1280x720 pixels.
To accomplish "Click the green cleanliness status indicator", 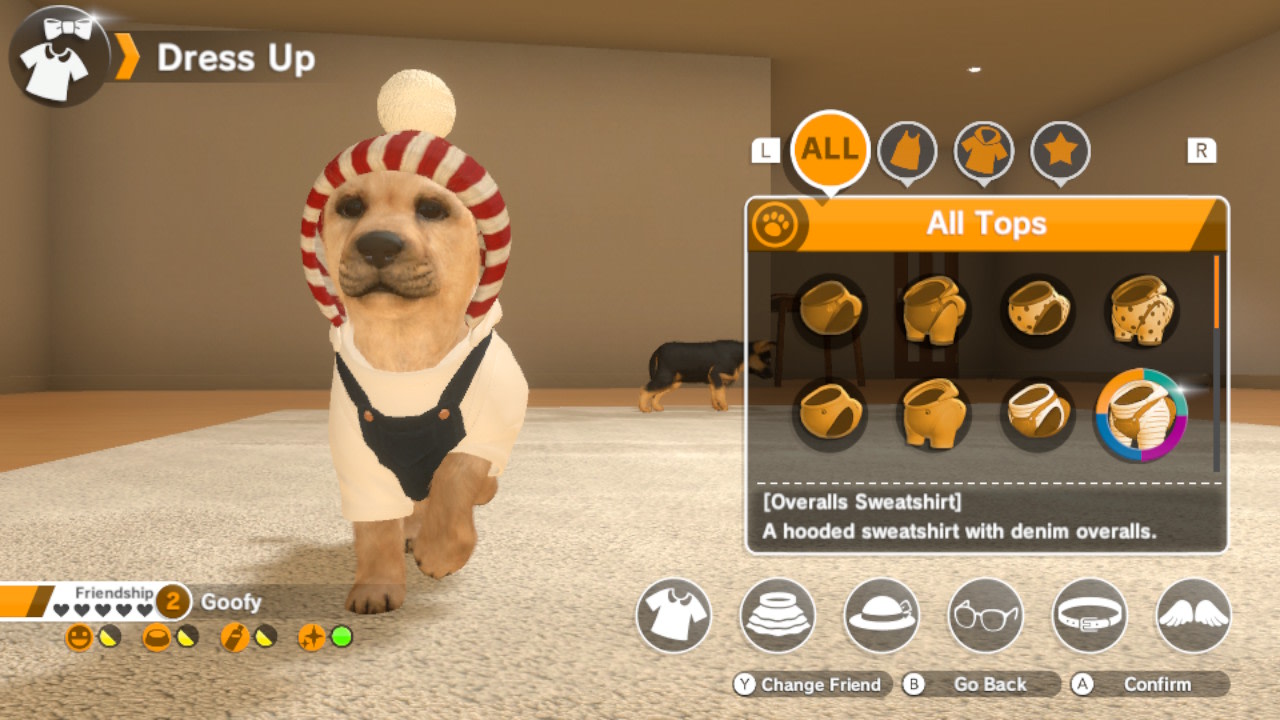I will 340,637.
